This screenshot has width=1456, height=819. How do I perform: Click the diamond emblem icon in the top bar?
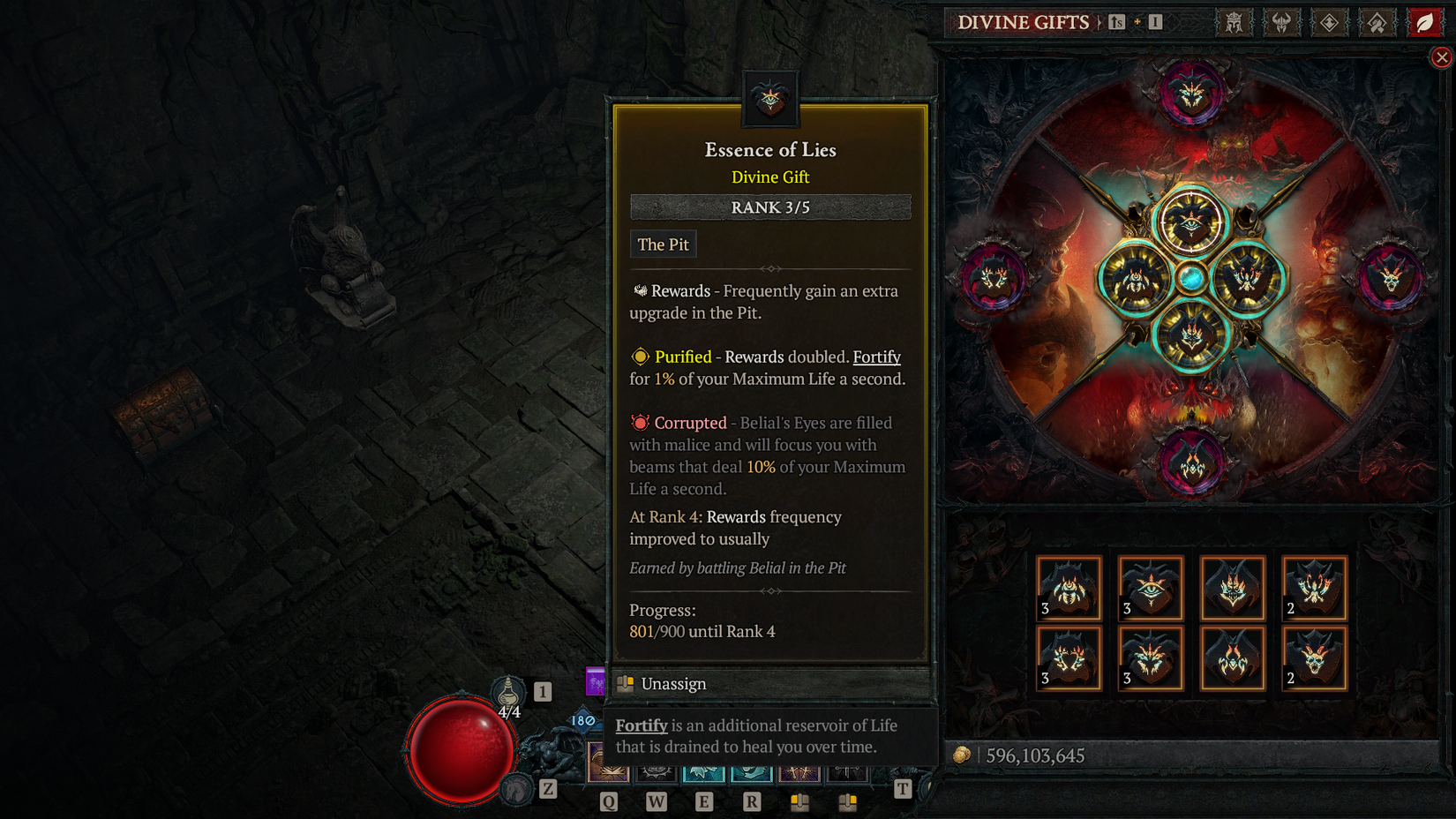coord(1329,23)
